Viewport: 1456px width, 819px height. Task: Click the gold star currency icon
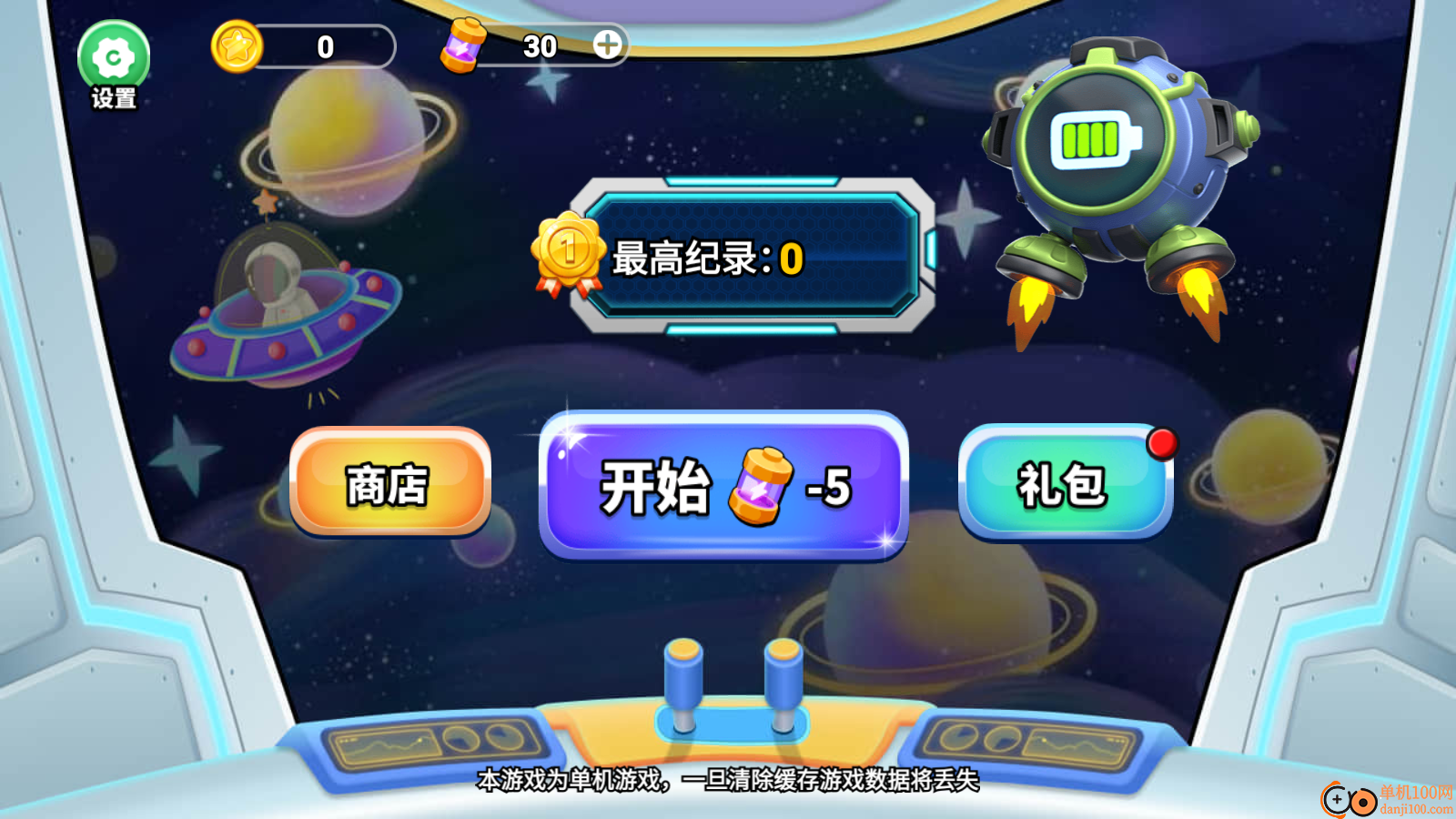[x=239, y=45]
